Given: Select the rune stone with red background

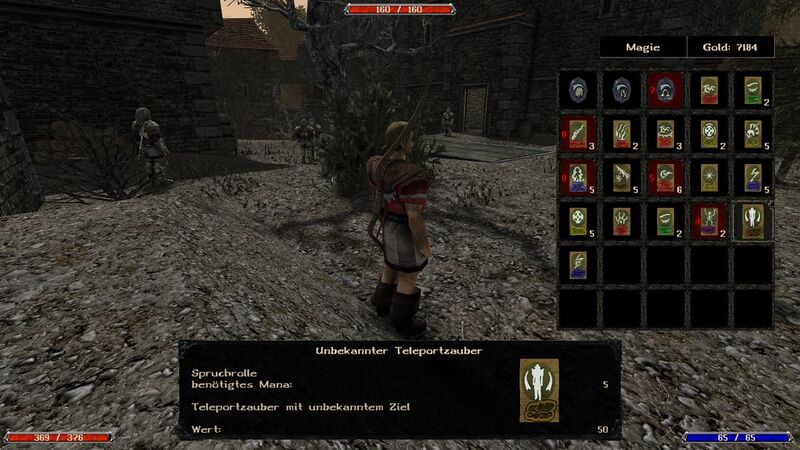Looking at the screenshot, I should point(663,90).
